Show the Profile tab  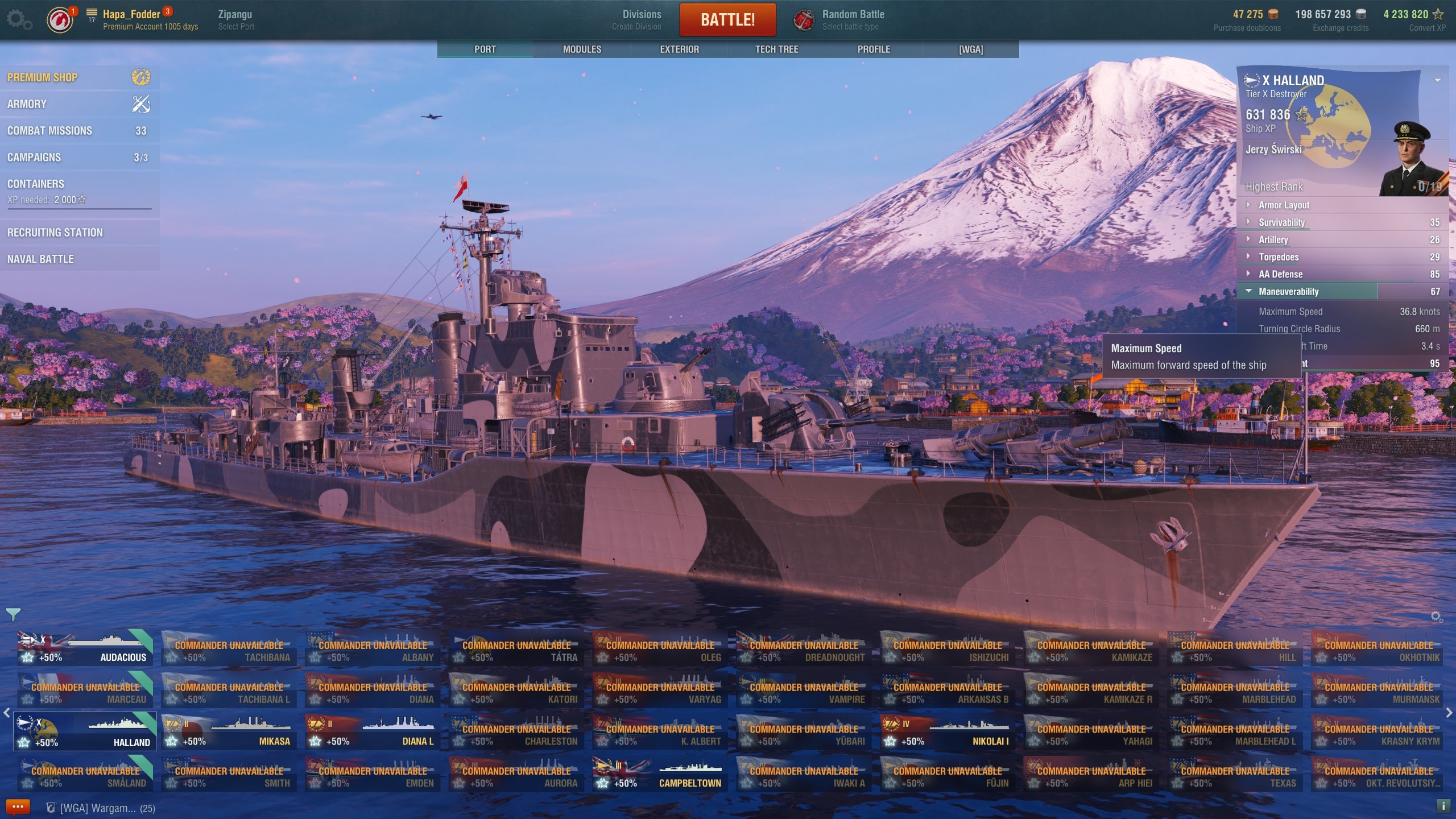(x=874, y=49)
